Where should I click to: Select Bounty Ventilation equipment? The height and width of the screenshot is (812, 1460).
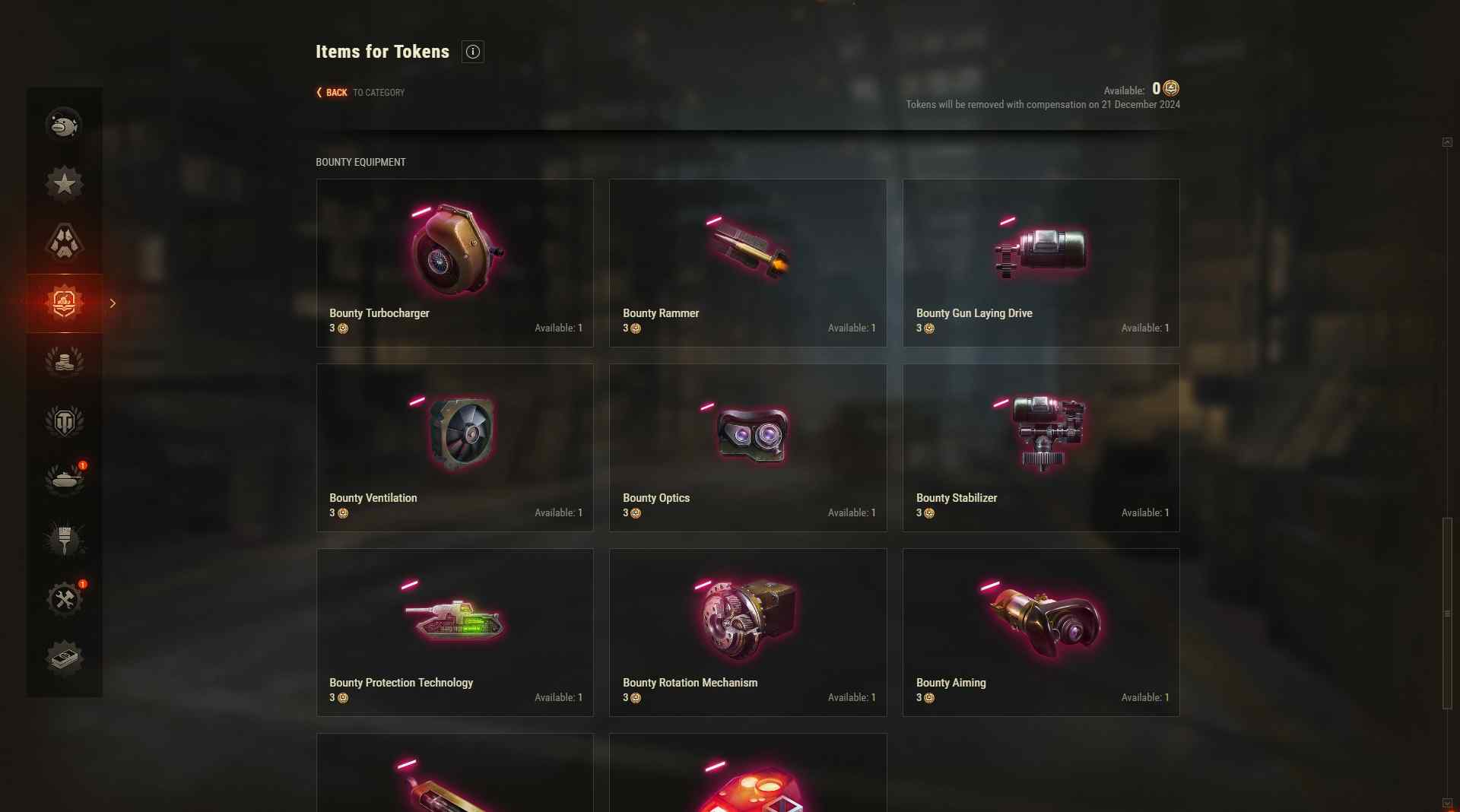tap(455, 447)
